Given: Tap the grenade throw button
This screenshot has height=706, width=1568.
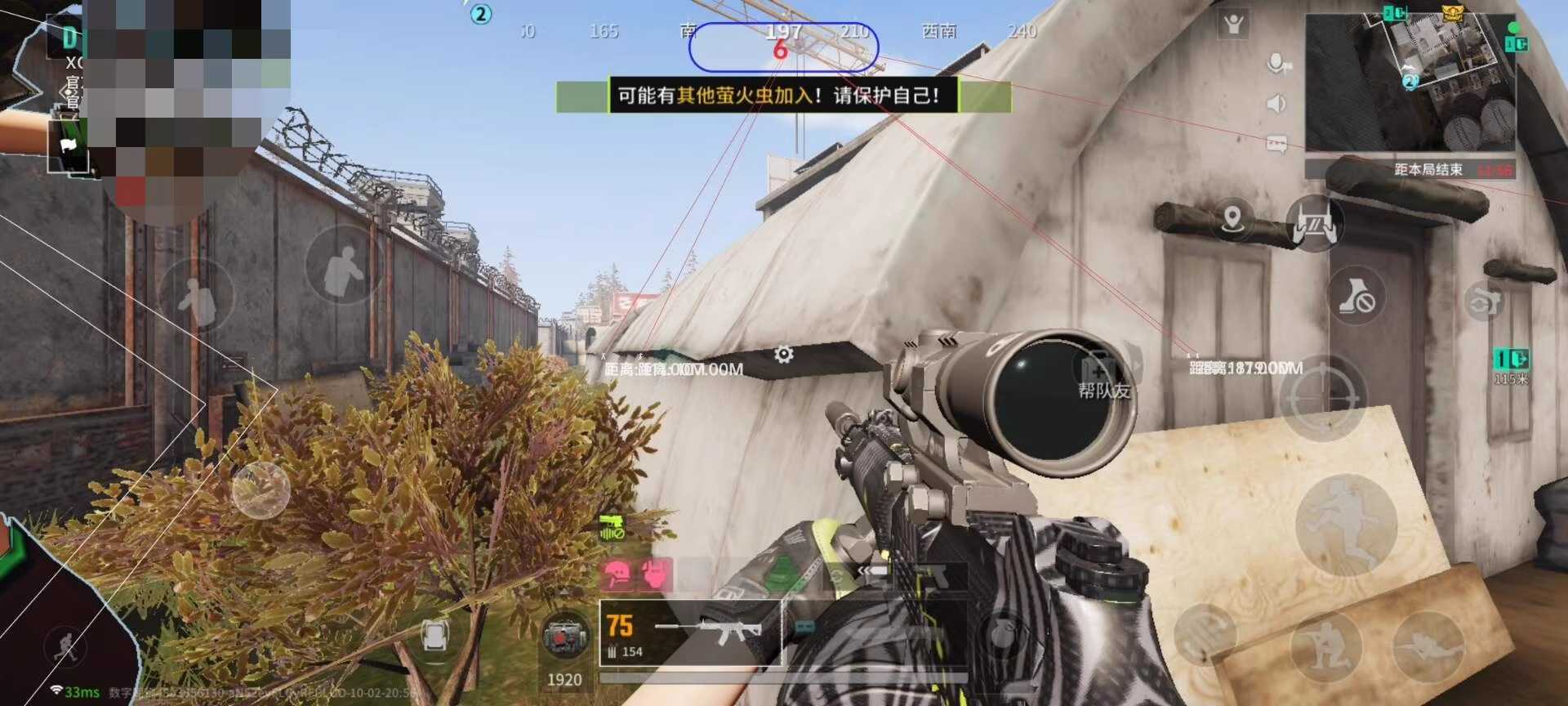Looking at the screenshot, I should [1004, 633].
